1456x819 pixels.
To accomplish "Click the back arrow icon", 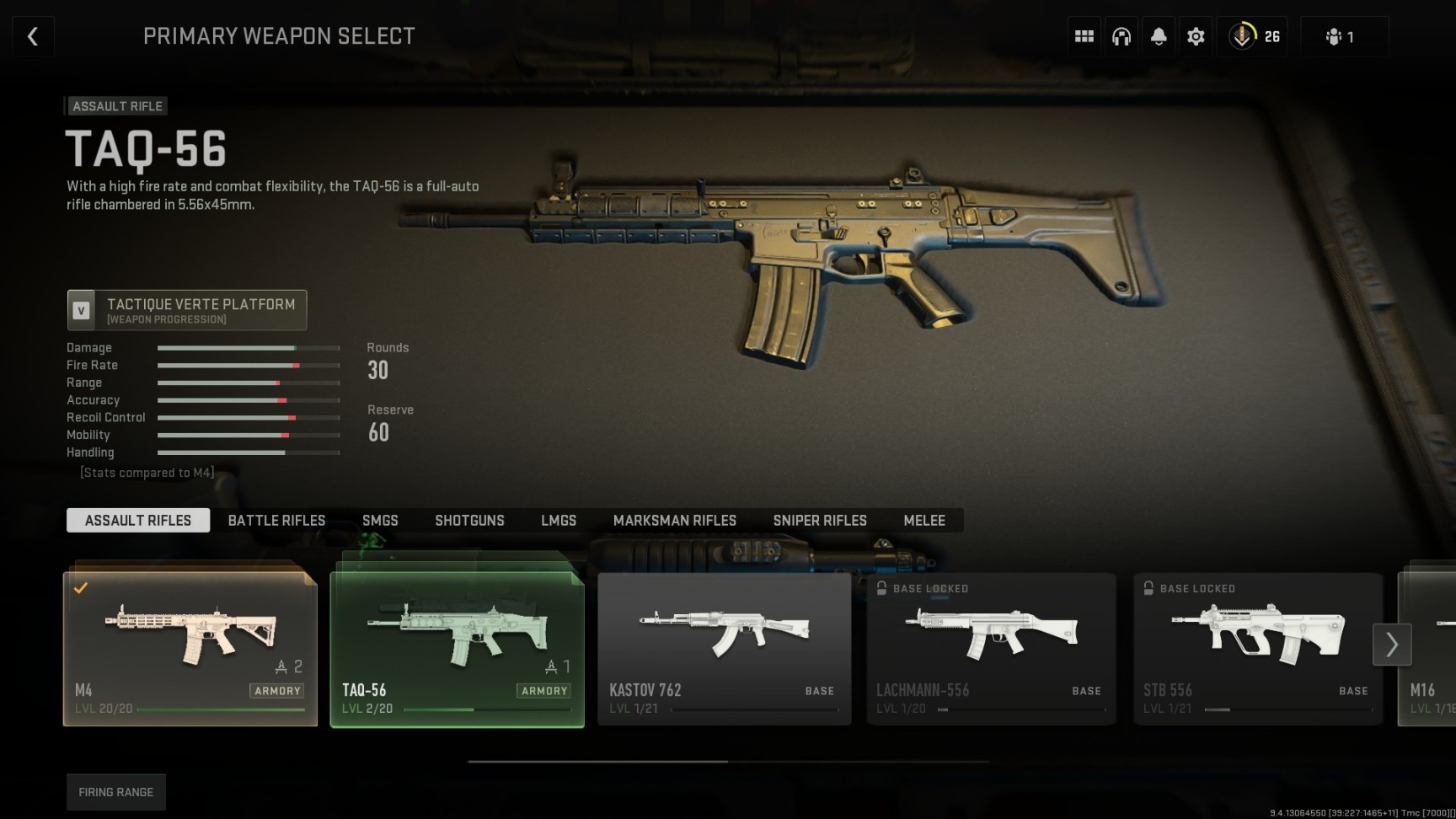I will 32,35.
